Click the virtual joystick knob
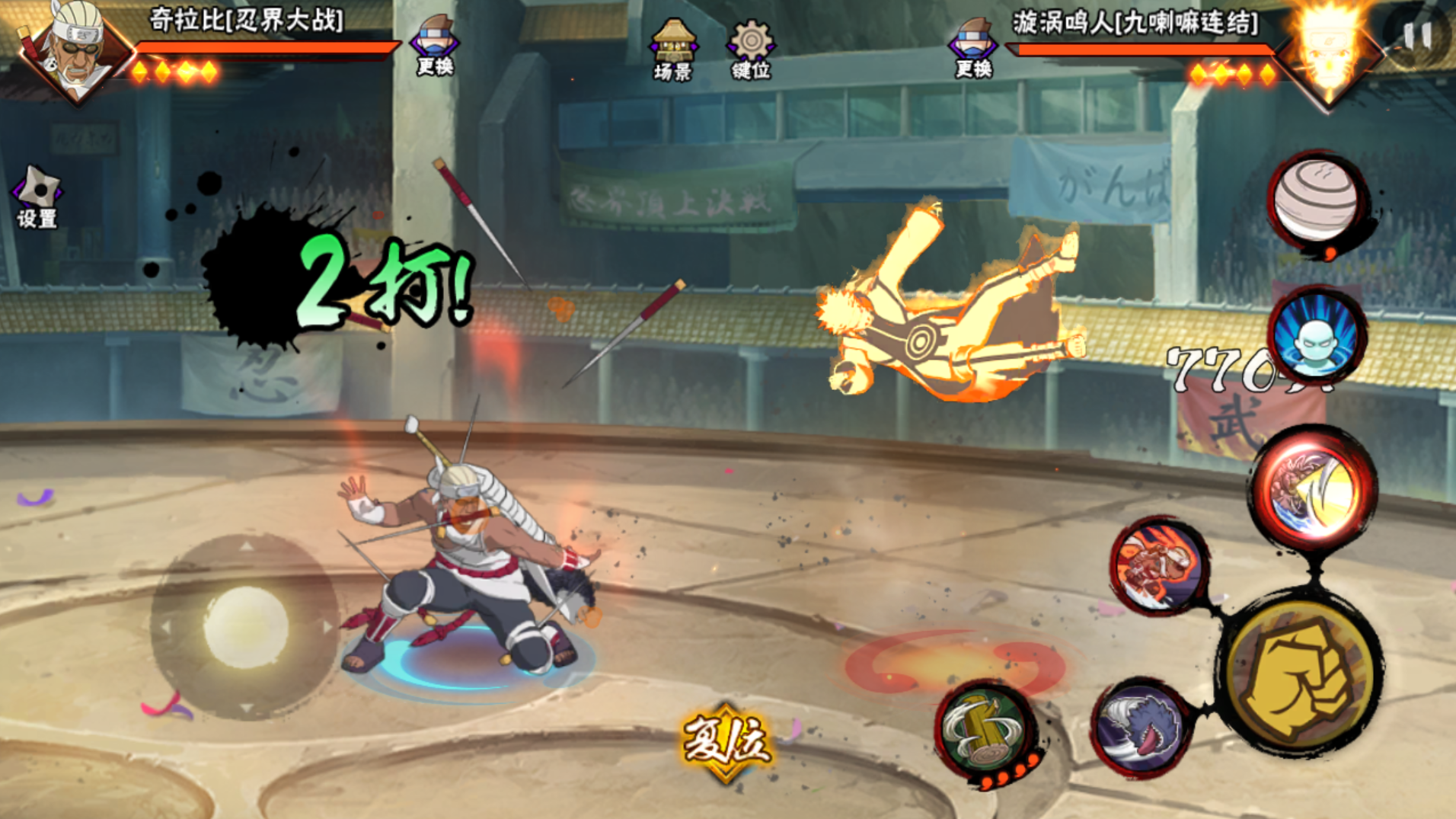 tap(245, 626)
